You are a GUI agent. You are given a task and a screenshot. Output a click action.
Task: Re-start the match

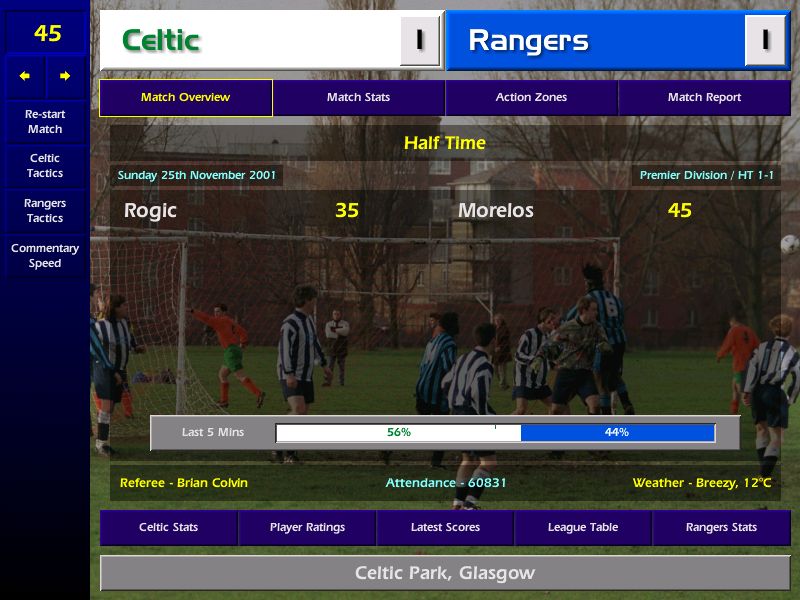tap(45, 121)
